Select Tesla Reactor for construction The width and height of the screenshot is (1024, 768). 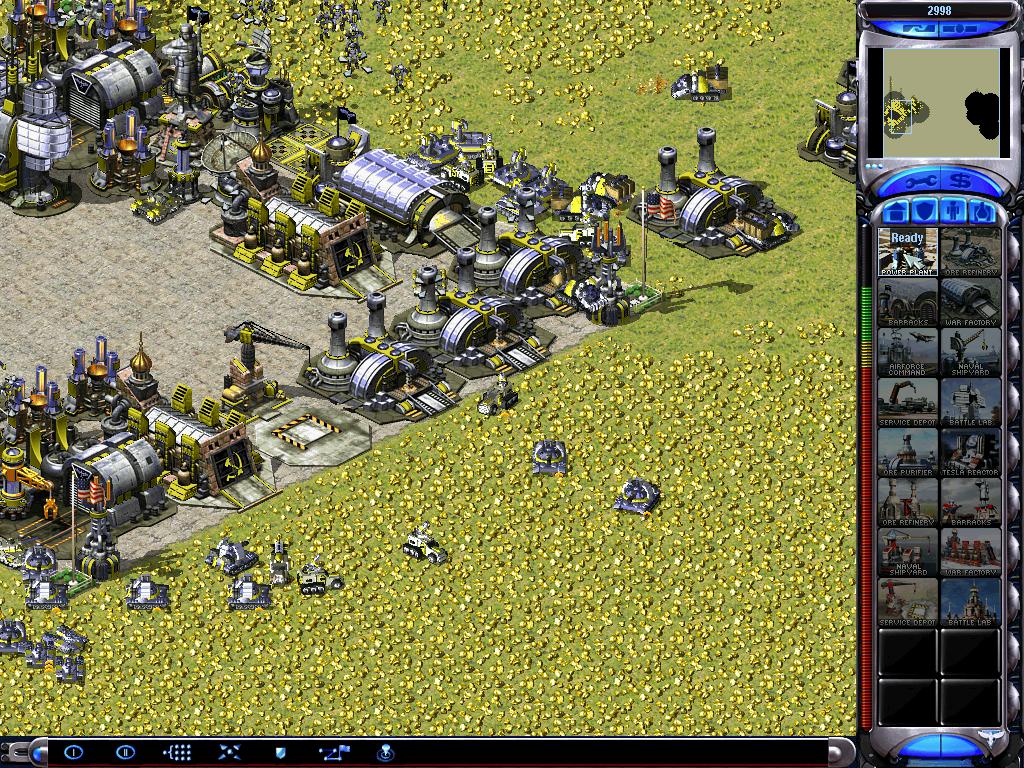(x=970, y=452)
